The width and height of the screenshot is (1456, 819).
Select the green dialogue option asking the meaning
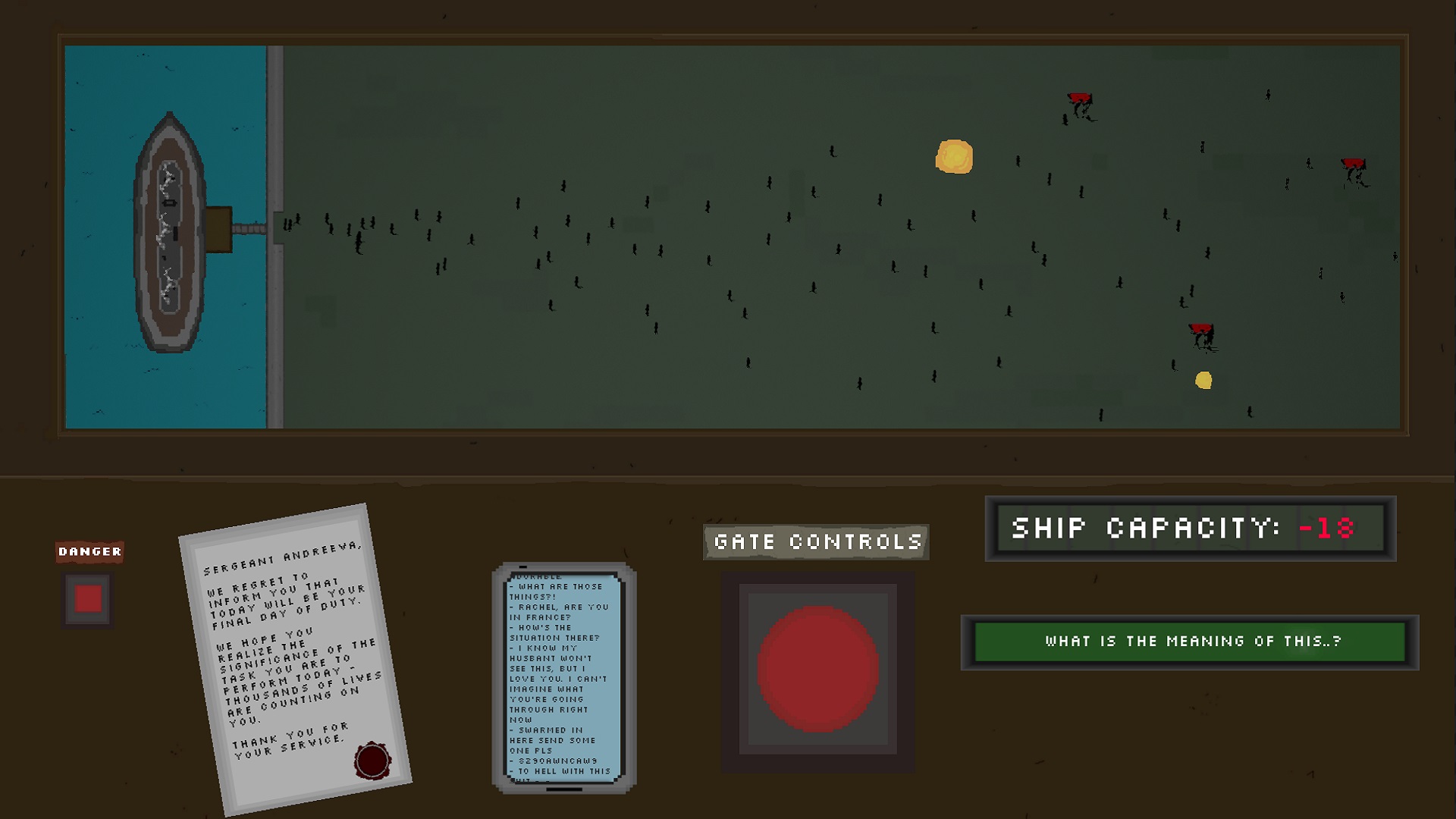(x=1191, y=641)
